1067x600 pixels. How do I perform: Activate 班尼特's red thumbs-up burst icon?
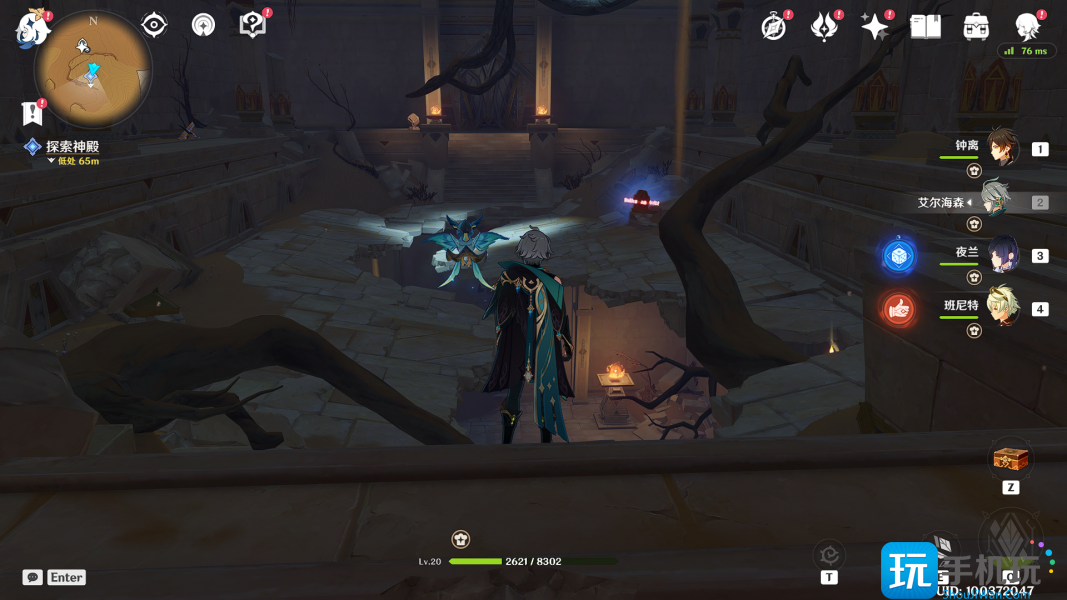(898, 309)
